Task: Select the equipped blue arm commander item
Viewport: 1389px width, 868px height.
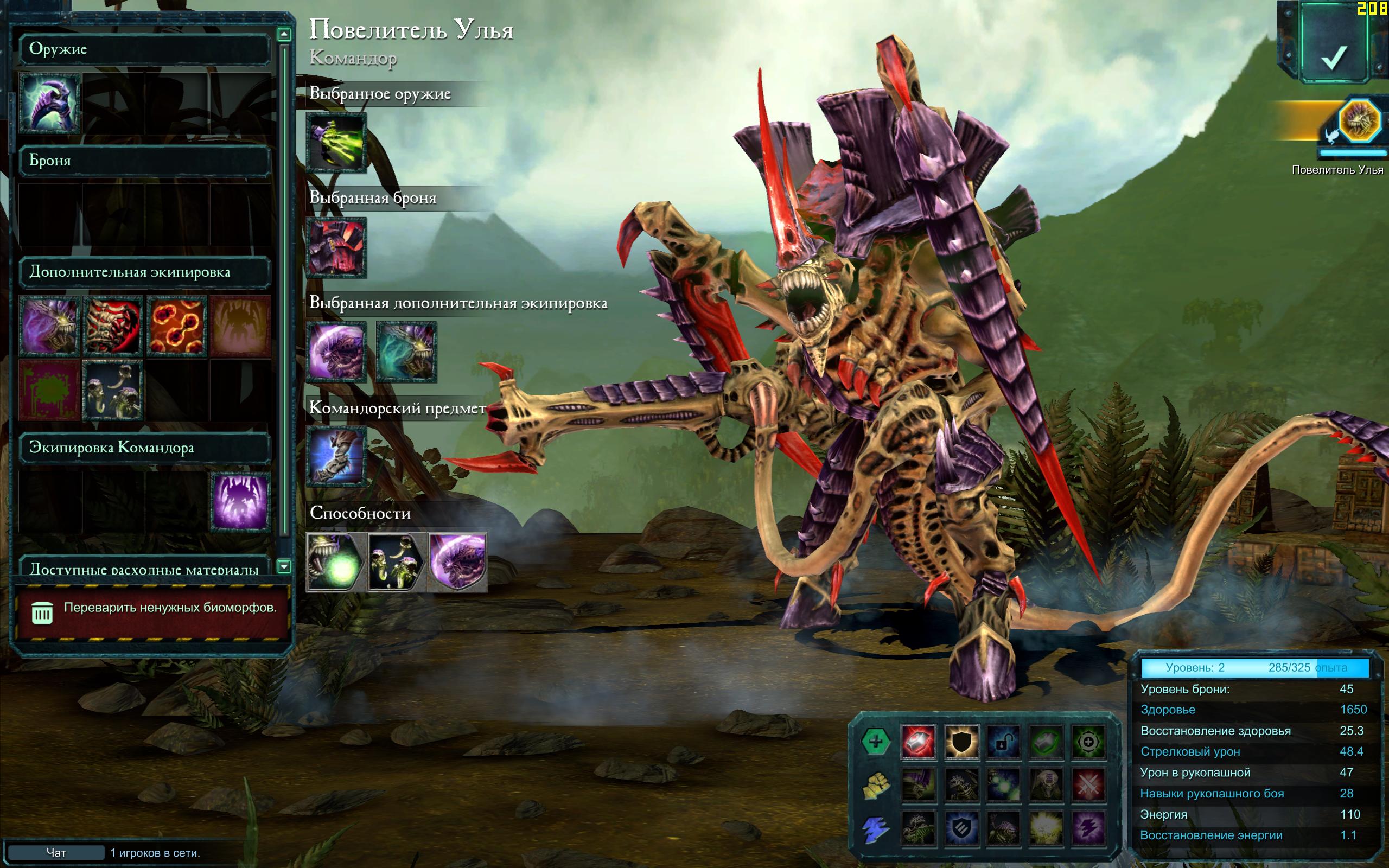Action: (x=336, y=456)
